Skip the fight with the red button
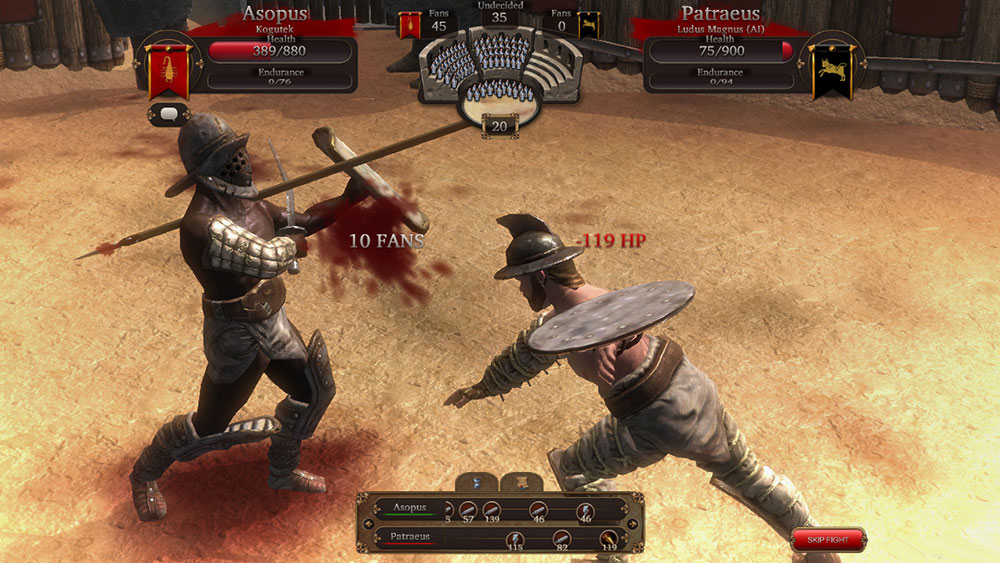The height and width of the screenshot is (563, 1000). pos(828,540)
